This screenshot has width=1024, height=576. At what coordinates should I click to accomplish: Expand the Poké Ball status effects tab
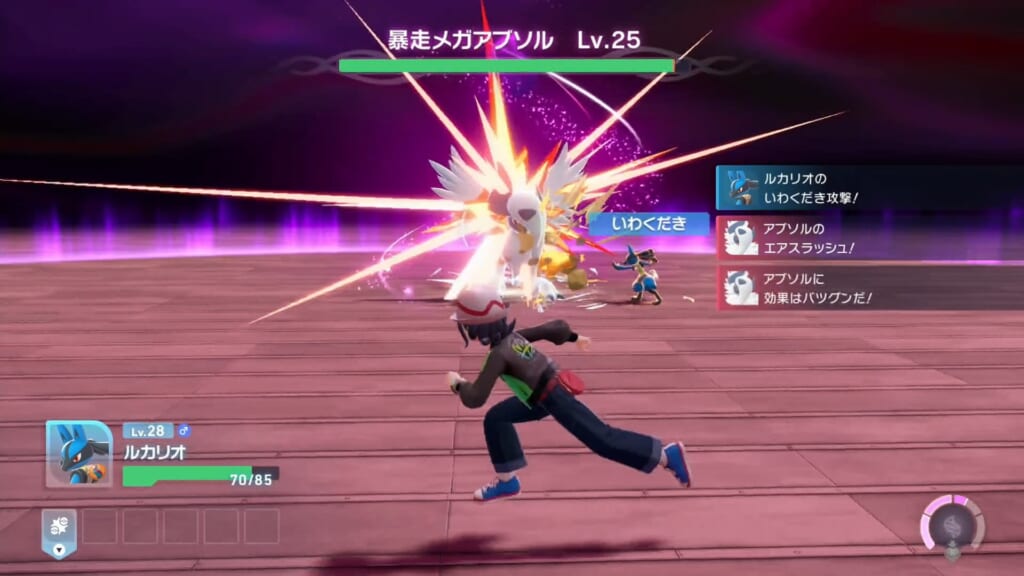point(58,529)
